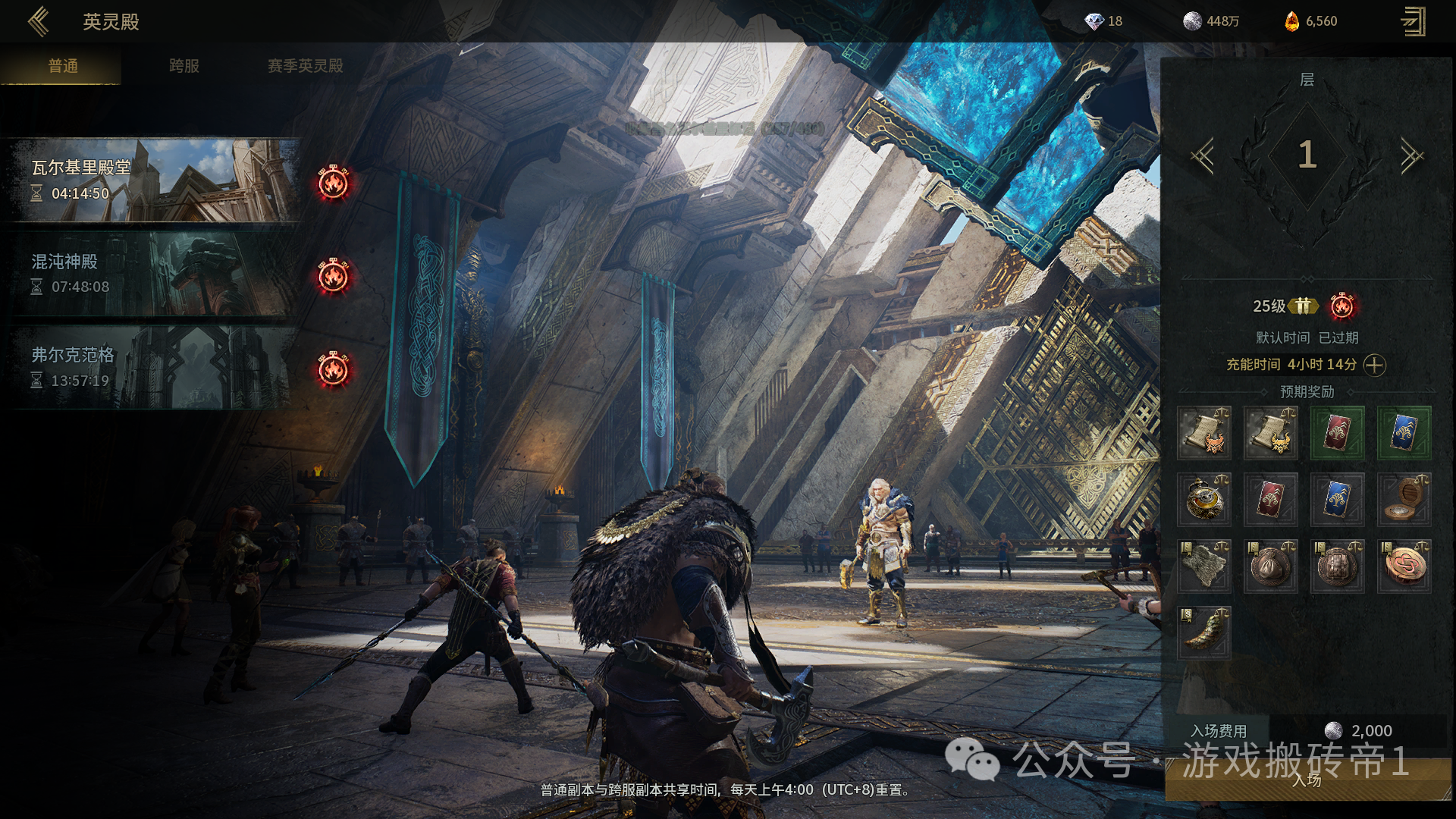Decrease the floor level with left arrow

[x=1203, y=156]
